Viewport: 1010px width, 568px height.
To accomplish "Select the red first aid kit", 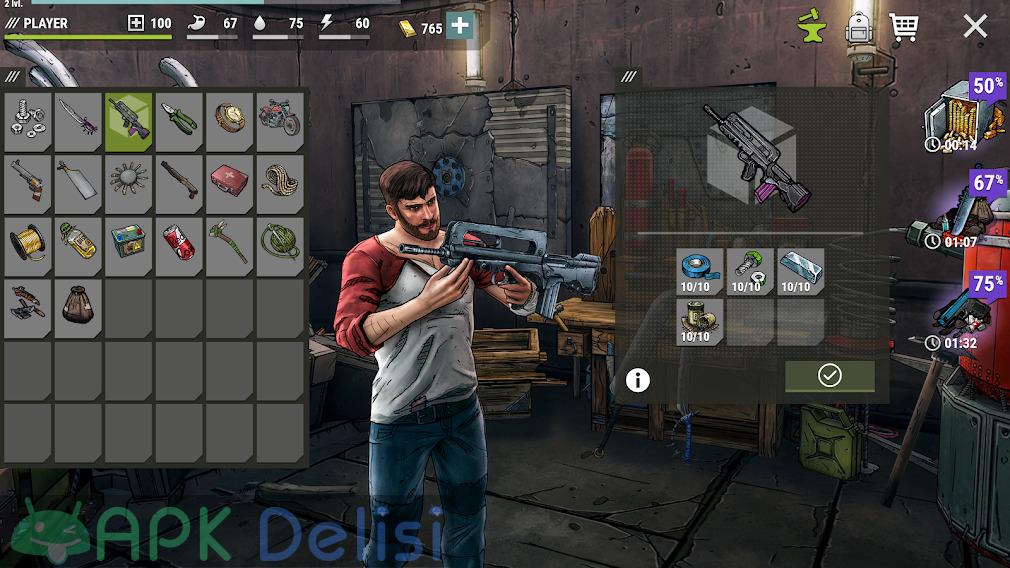I will pyautogui.click(x=229, y=182).
